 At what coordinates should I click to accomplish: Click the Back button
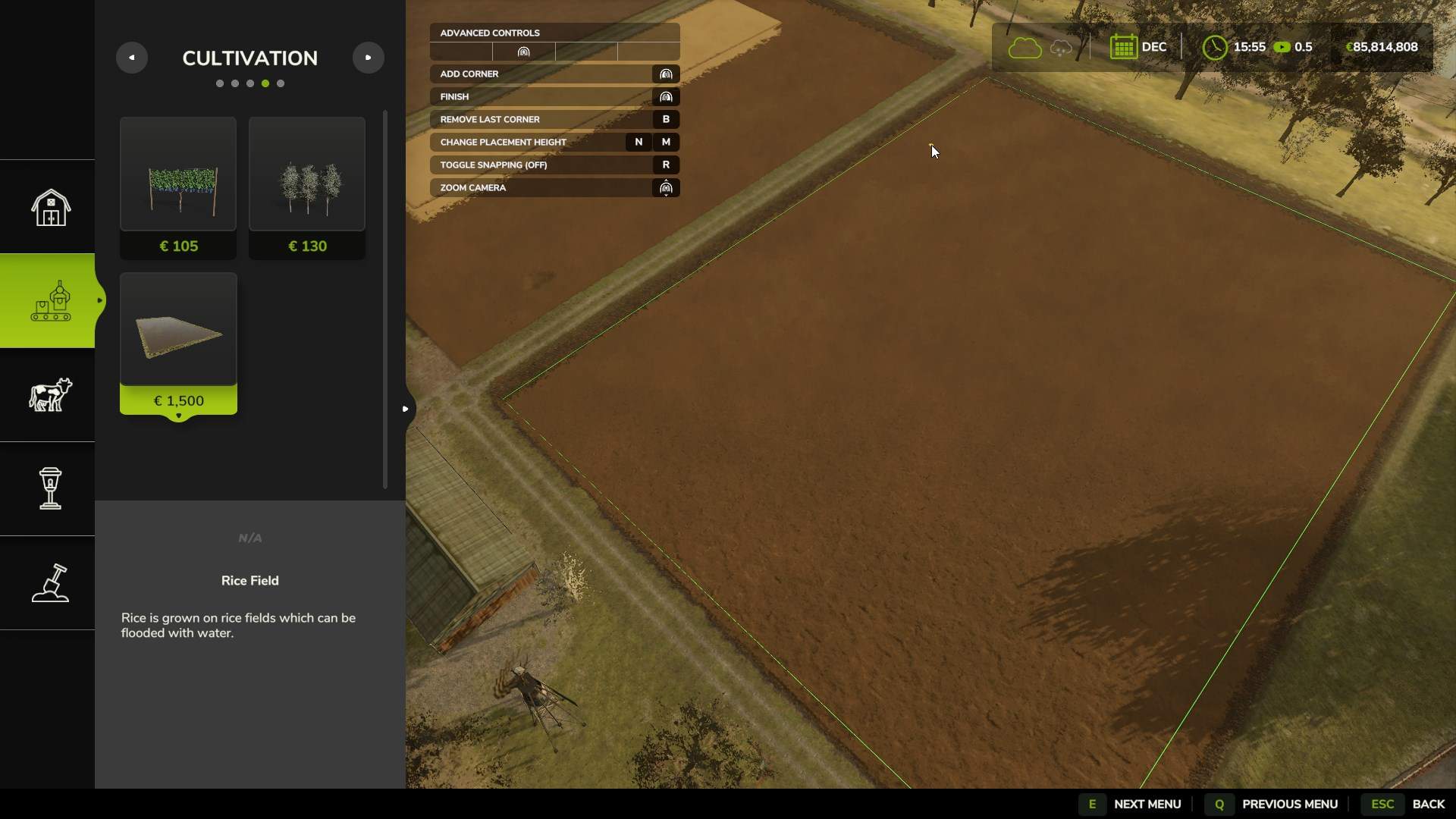pyautogui.click(x=1428, y=804)
